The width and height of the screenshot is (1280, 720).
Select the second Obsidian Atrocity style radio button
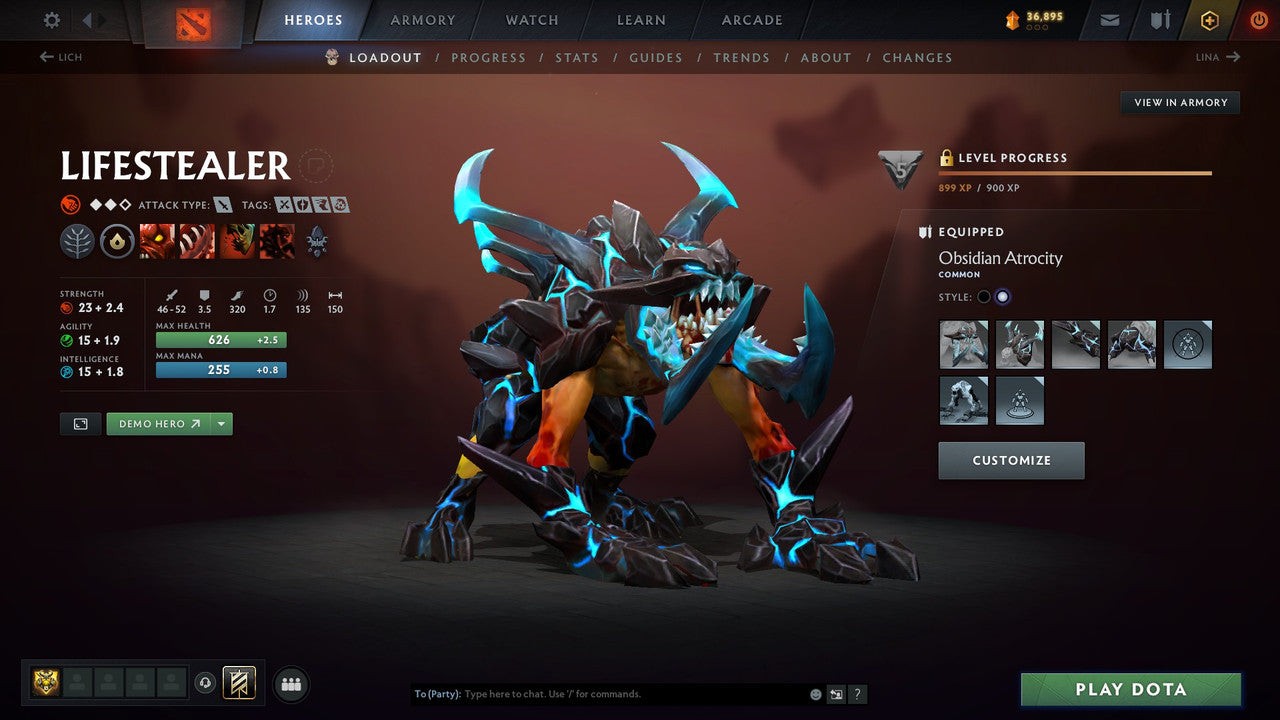point(1002,296)
